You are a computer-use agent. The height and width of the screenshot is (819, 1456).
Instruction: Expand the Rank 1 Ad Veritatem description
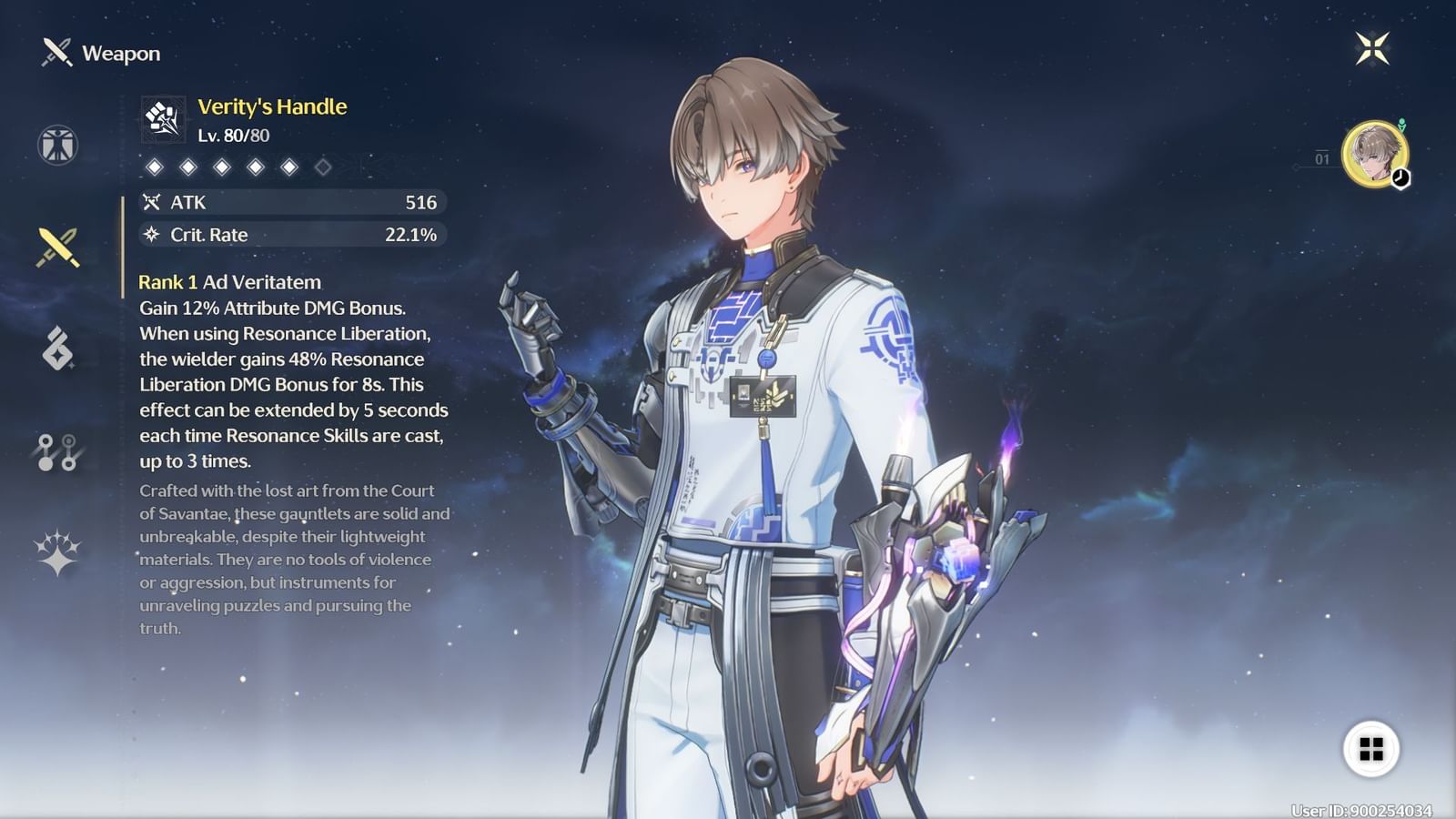tap(227, 282)
